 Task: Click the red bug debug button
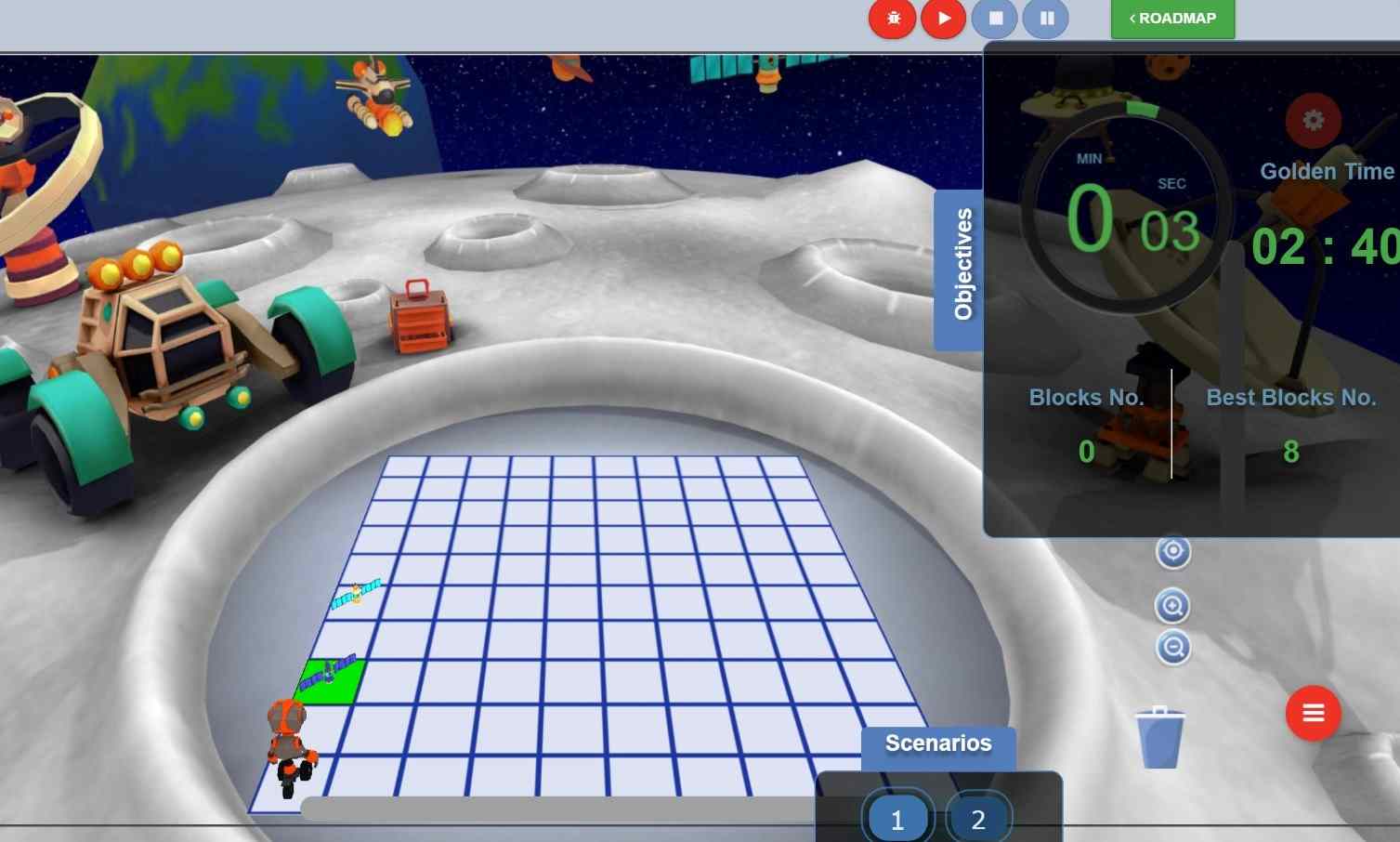pyautogui.click(x=893, y=19)
